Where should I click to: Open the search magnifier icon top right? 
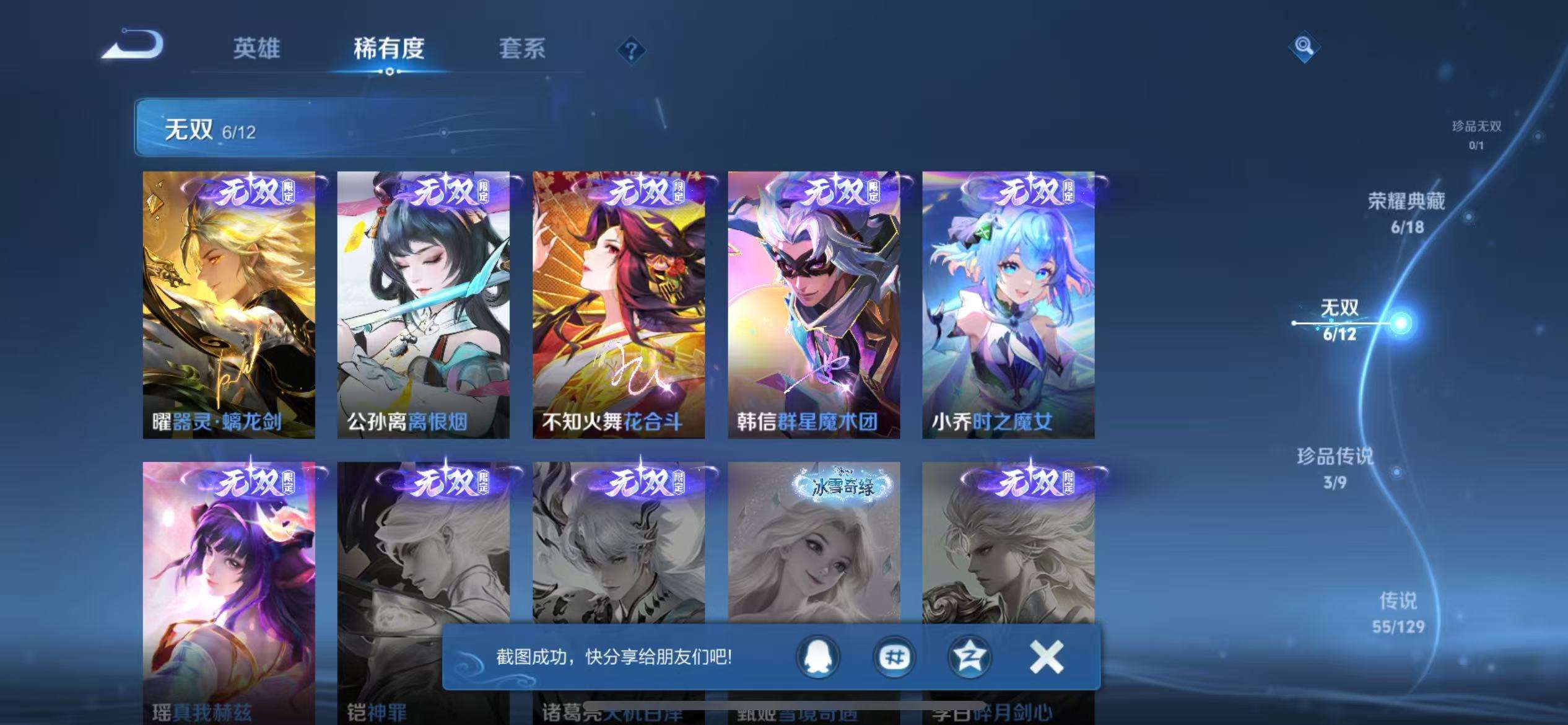coord(1304,46)
